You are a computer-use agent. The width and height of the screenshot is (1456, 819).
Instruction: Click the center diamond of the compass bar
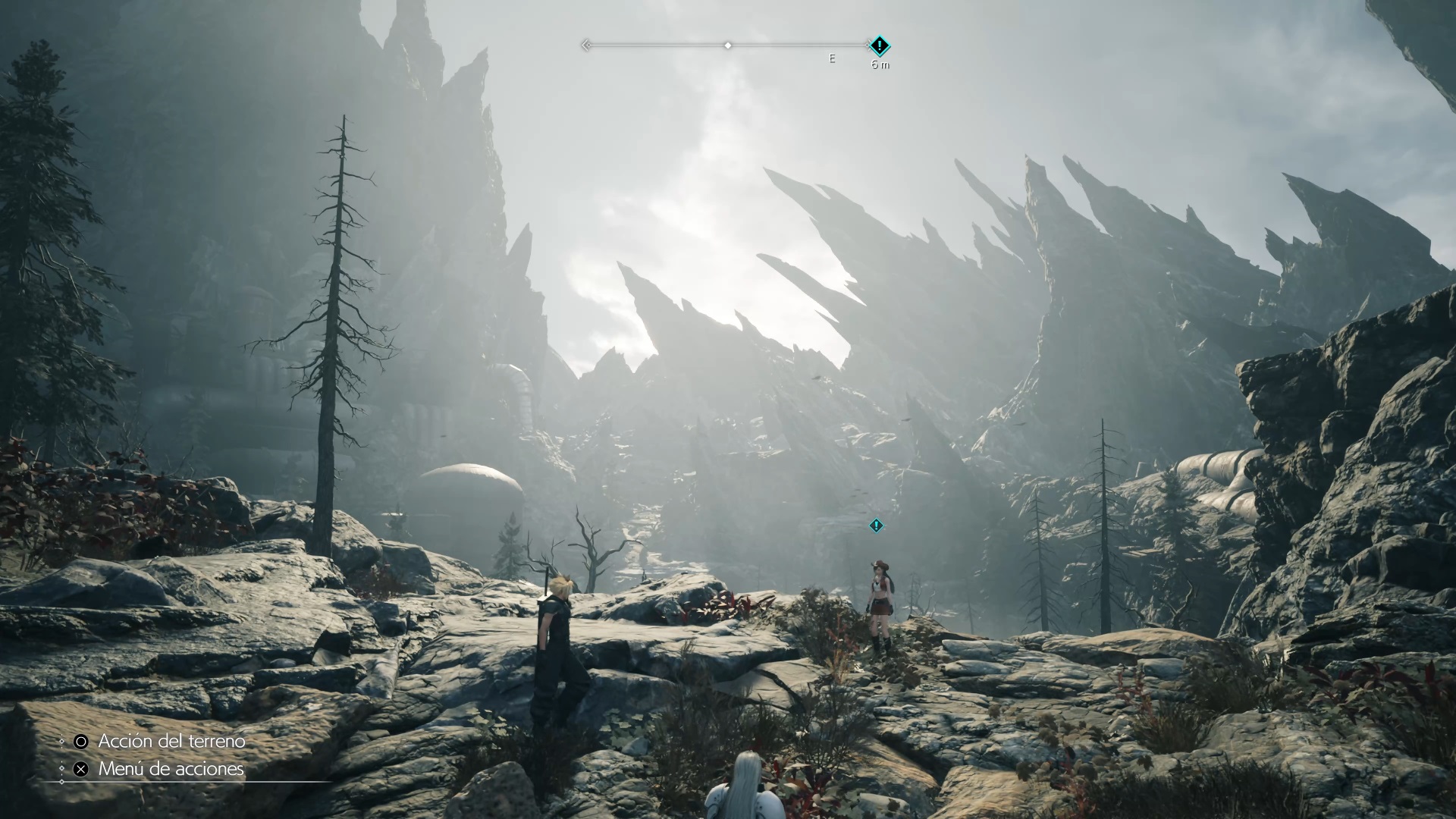click(x=728, y=46)
